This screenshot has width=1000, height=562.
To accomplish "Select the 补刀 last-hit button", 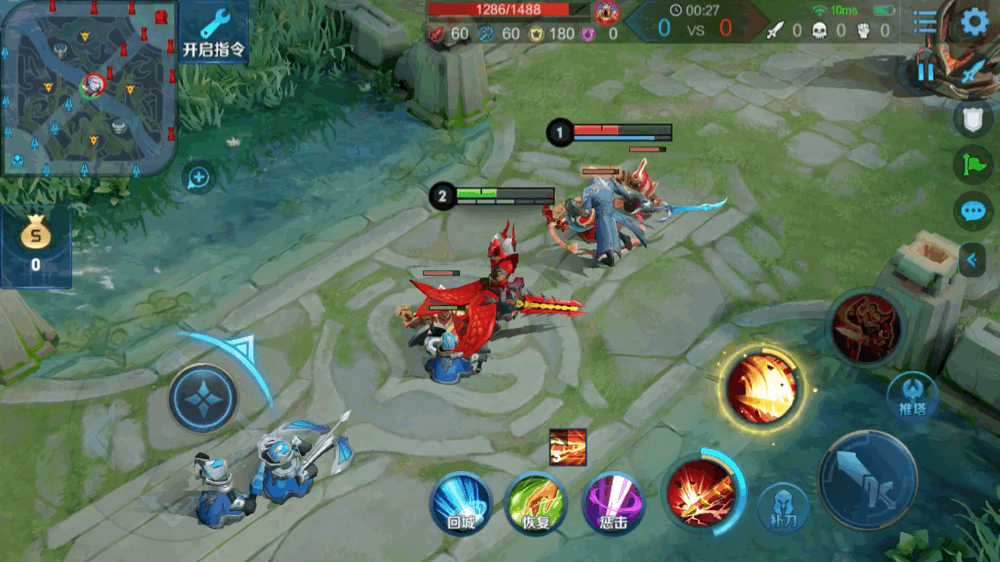I will tap(783, 507).
